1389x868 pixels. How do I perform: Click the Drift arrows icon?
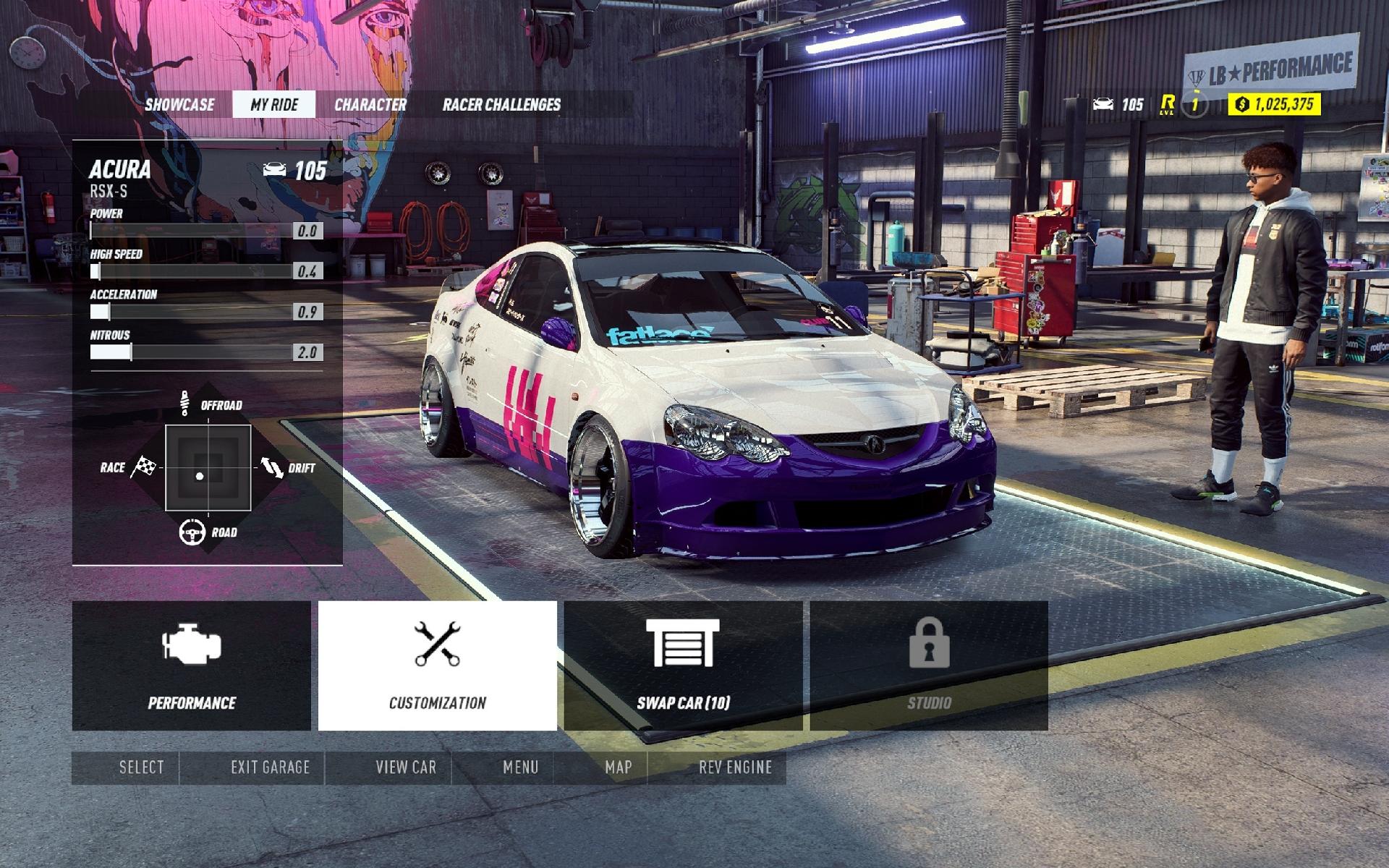click(x=273, y=468)
